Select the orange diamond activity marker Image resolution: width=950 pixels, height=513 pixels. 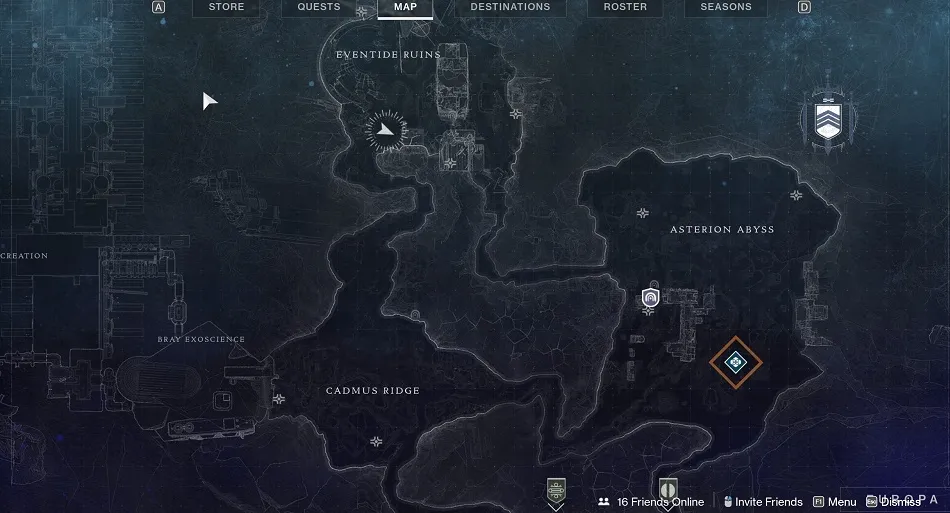[x=736, y=361]
